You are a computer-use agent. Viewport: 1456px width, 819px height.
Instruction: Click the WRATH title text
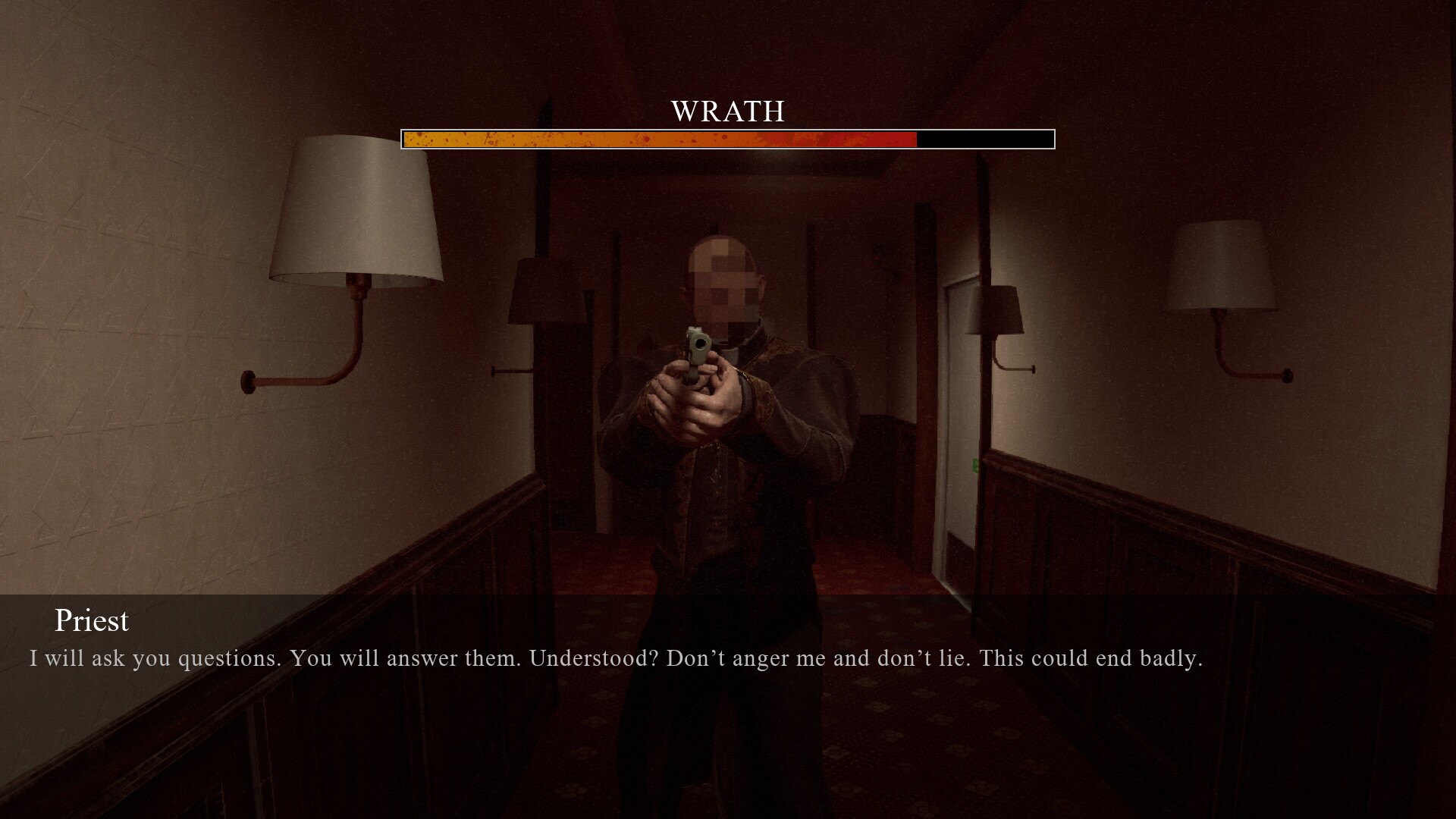click(727, 111)
